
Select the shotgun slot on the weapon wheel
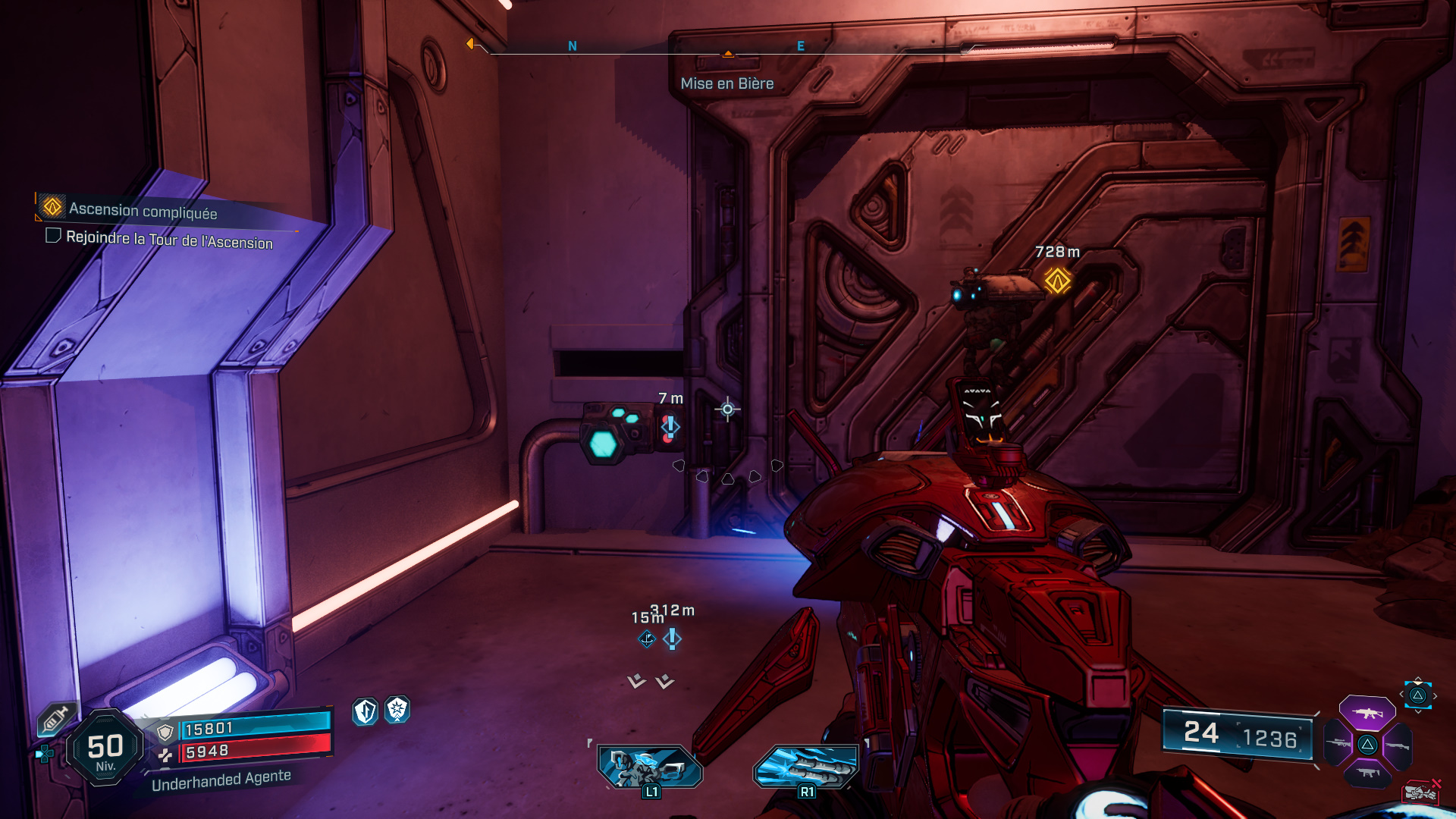point(1398,746)
